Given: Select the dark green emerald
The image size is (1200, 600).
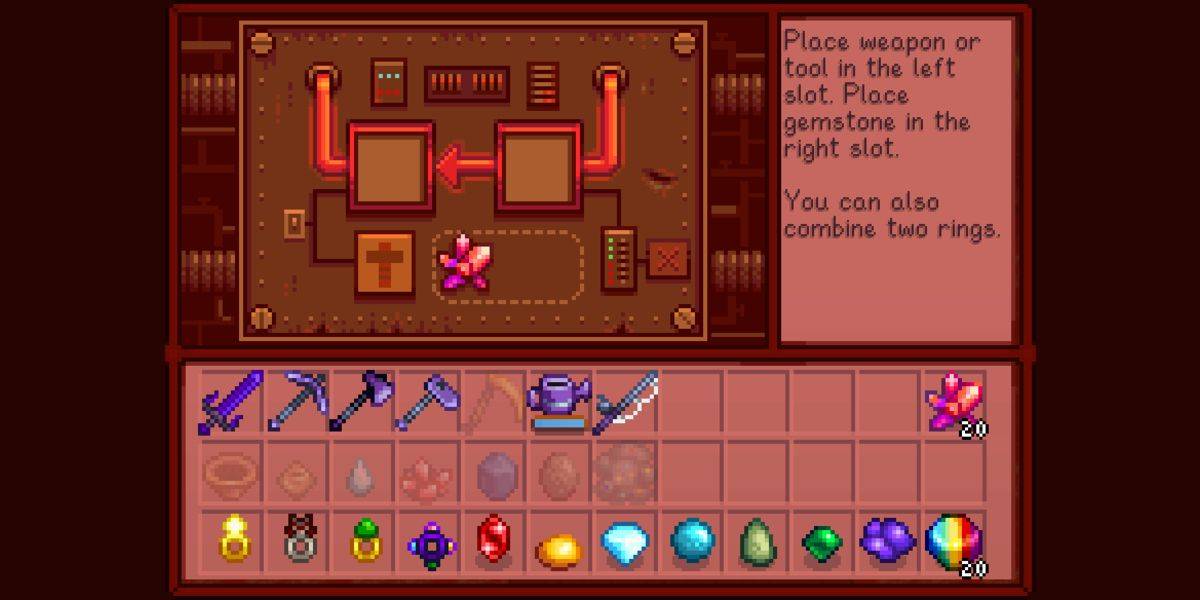Looking at the screenshot, I should pos(822,543).
